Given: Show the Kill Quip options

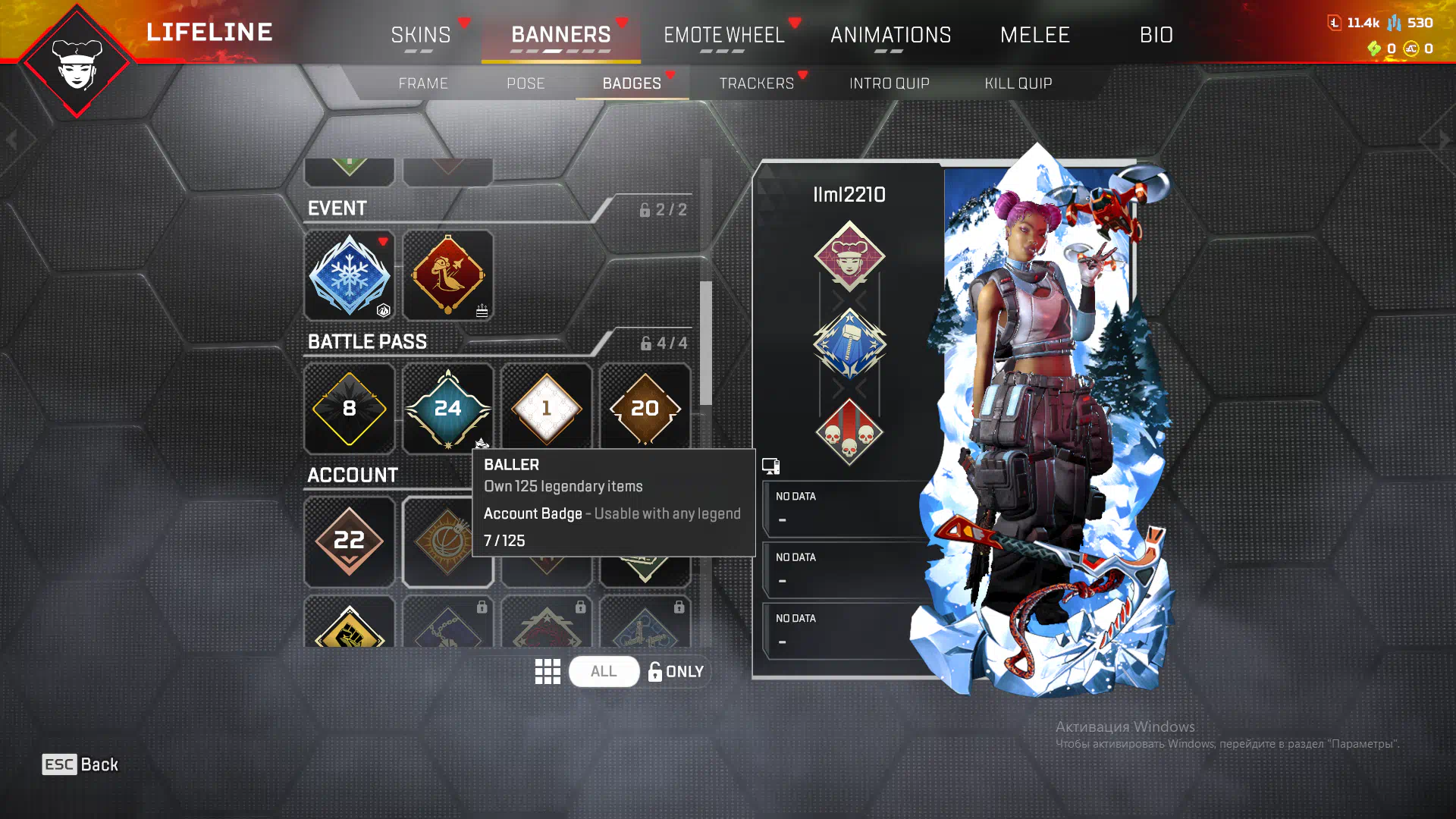Looking at the screenshot, I should (1018, 83).
